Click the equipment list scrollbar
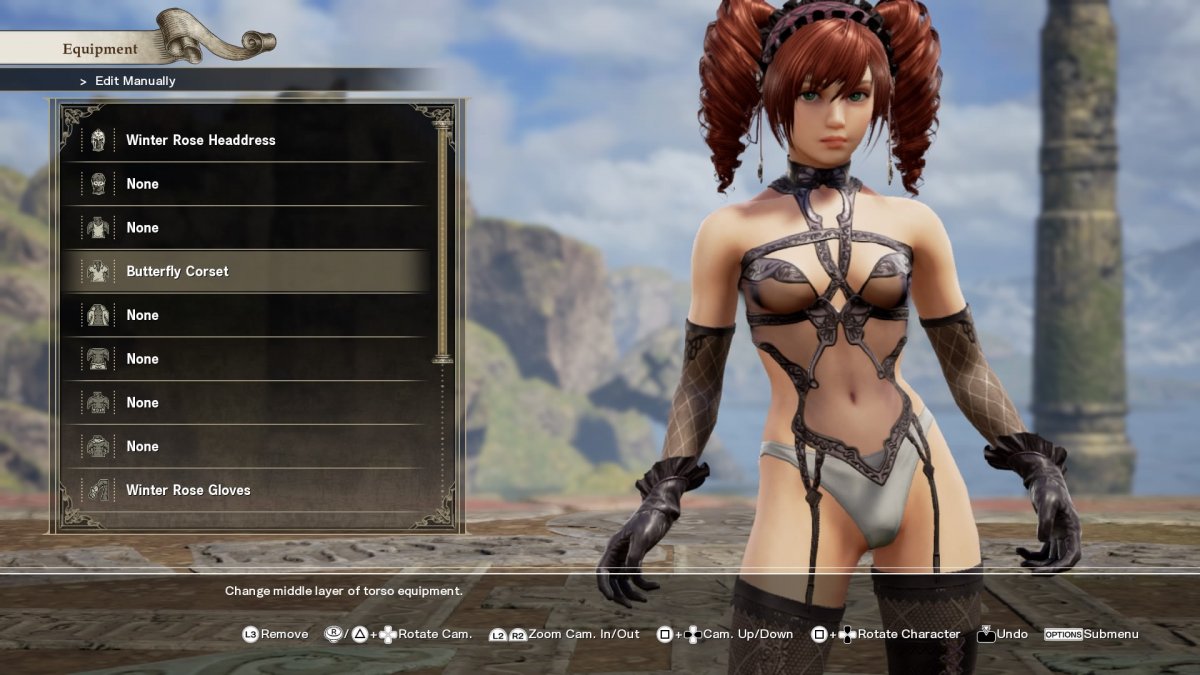 [442, 240]
